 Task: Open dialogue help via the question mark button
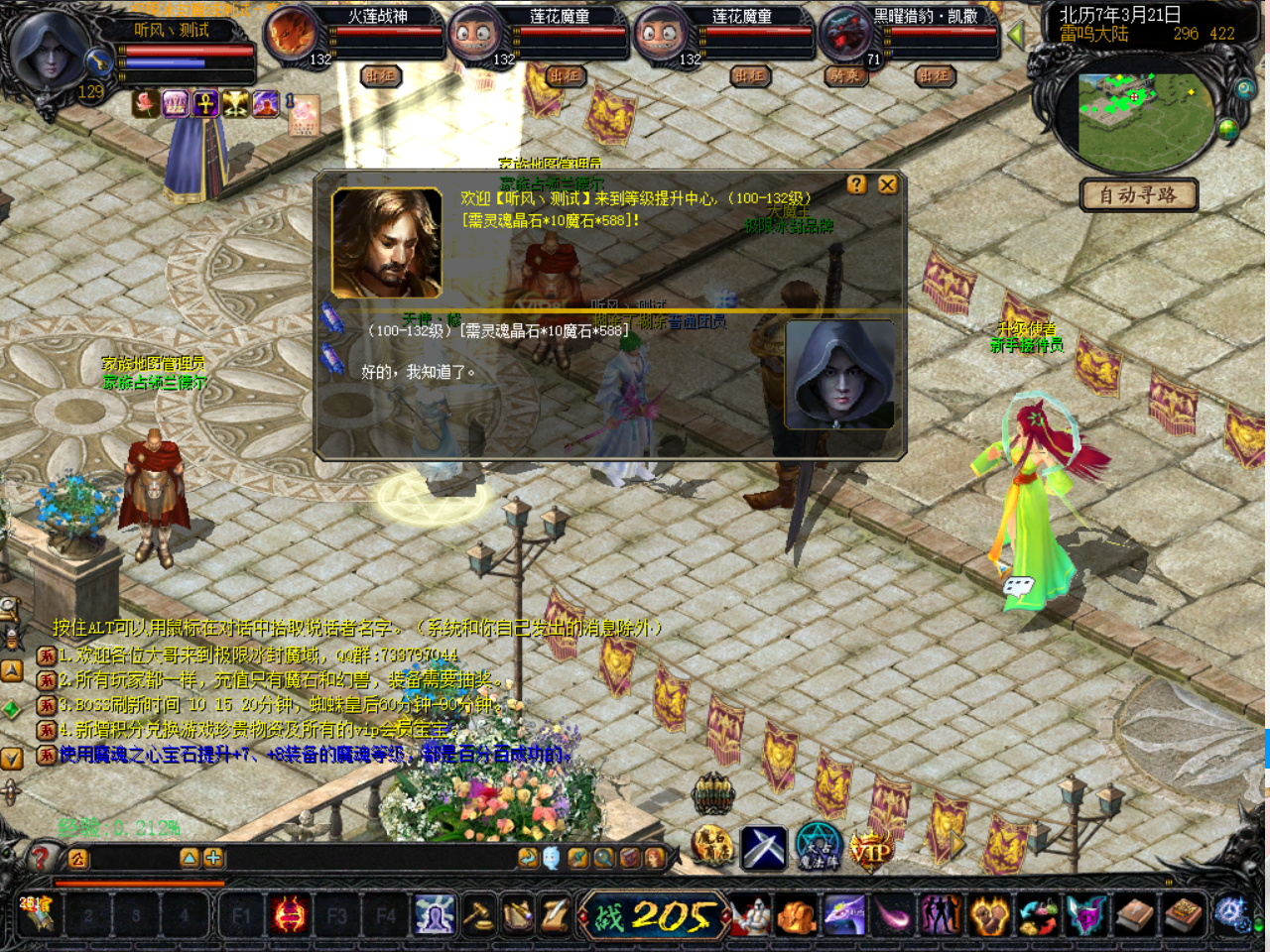(x=857, y=184)
